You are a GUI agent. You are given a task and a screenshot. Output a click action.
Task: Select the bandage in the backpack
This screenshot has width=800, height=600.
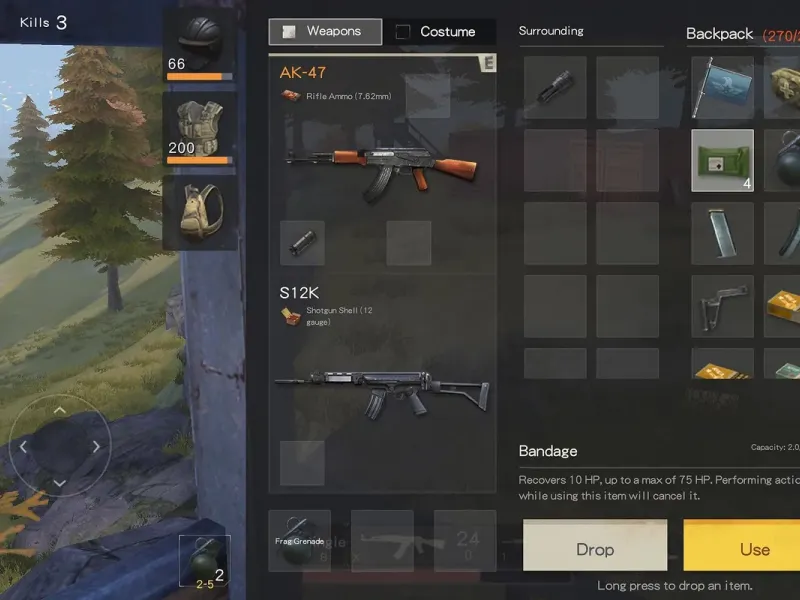[x=722, y=160]
